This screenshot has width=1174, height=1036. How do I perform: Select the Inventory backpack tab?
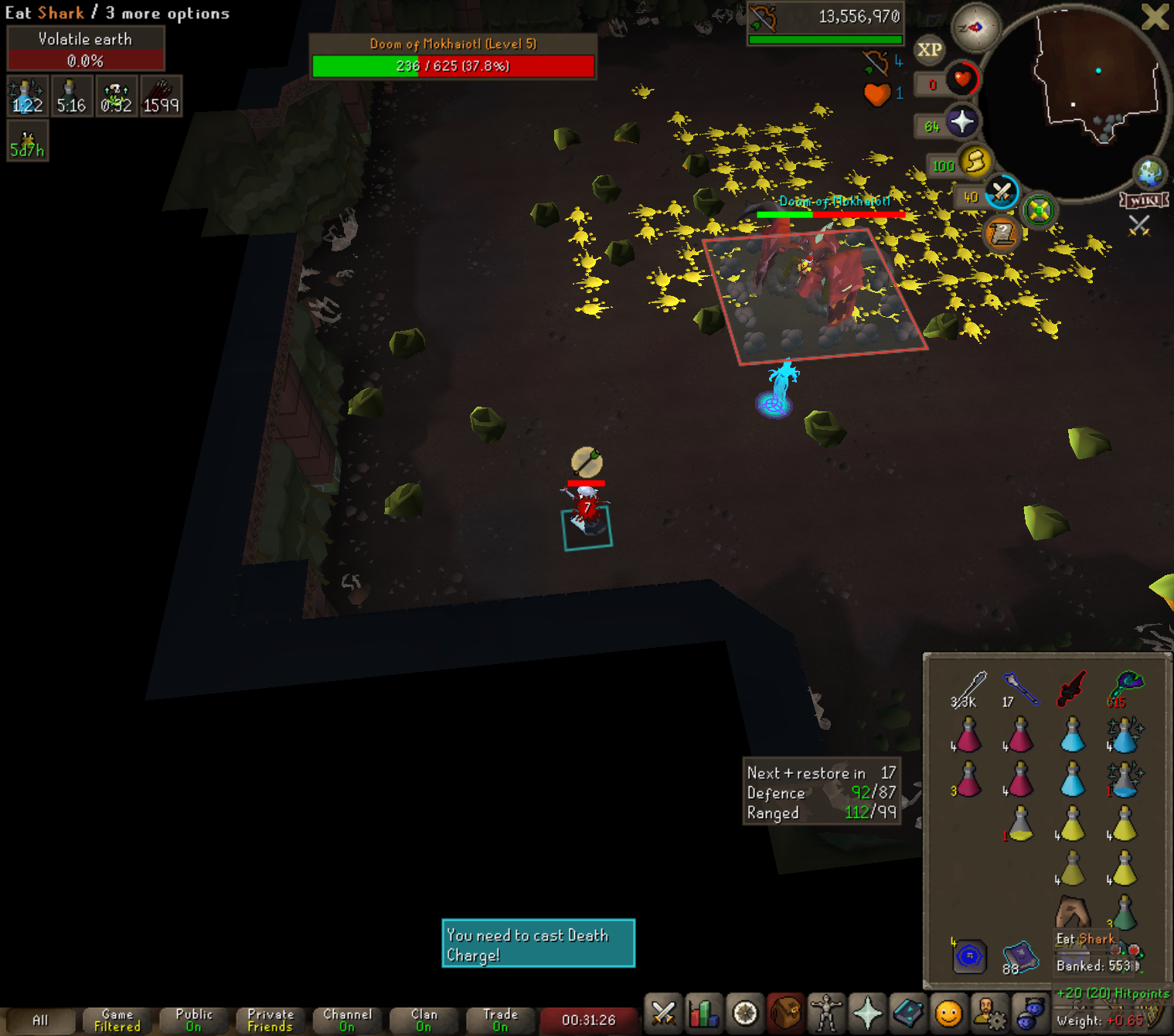[x=786, y=1013]
